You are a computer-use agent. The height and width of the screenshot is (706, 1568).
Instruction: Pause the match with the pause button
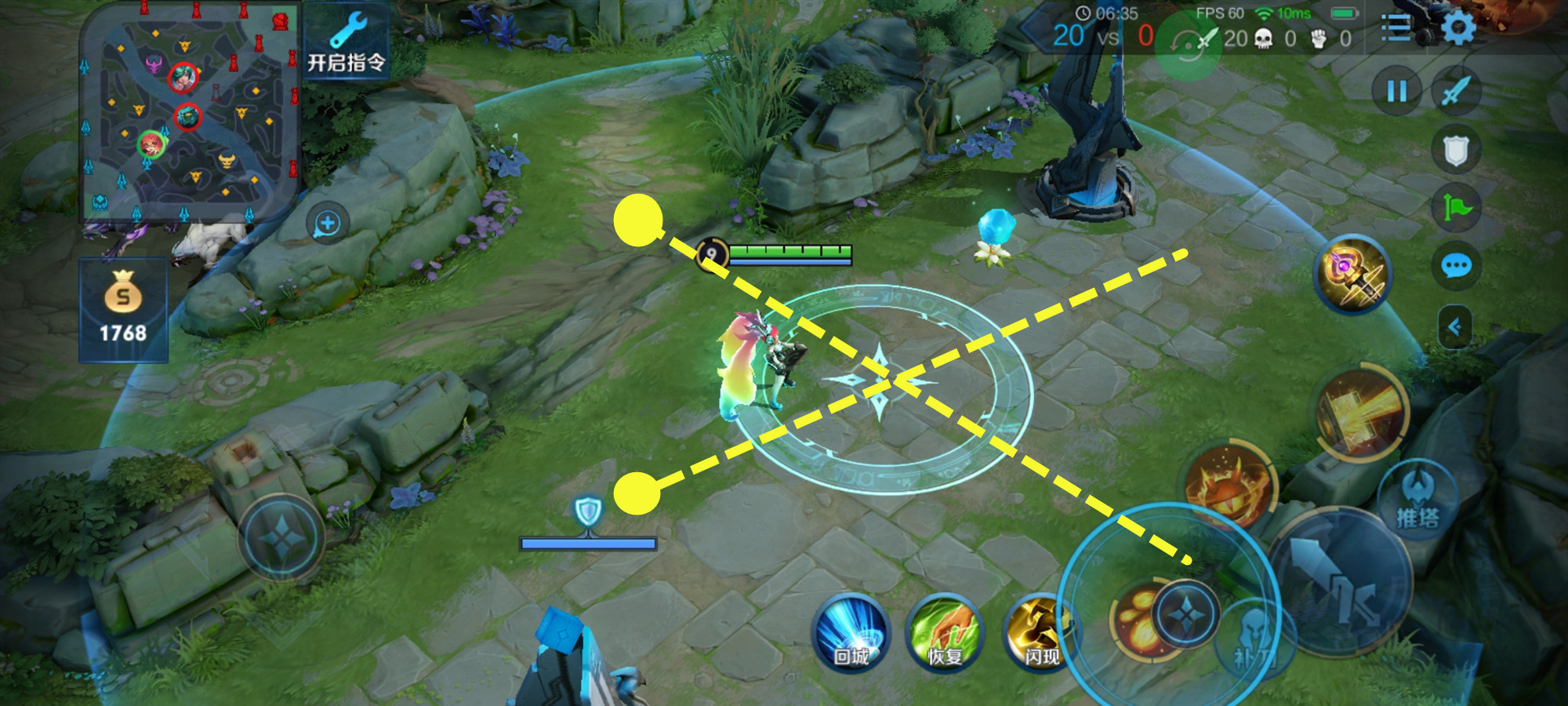coord(1396,92)
